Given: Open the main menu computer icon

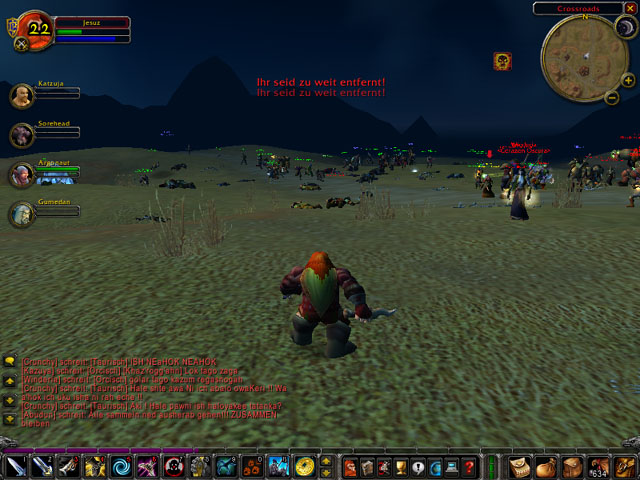Looking at the screenshot, I should pyautogui.click(x=452, y=467).
